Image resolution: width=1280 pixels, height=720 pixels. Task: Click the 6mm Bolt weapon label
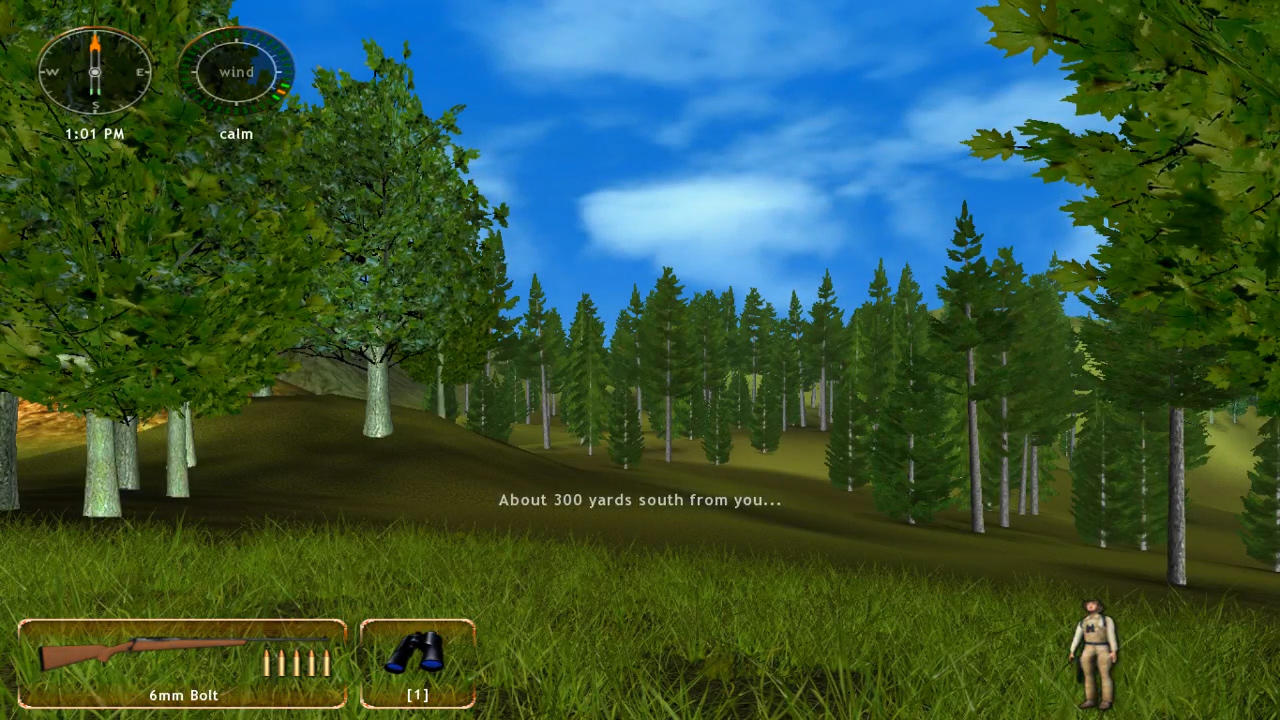click(x=183, y=694)
